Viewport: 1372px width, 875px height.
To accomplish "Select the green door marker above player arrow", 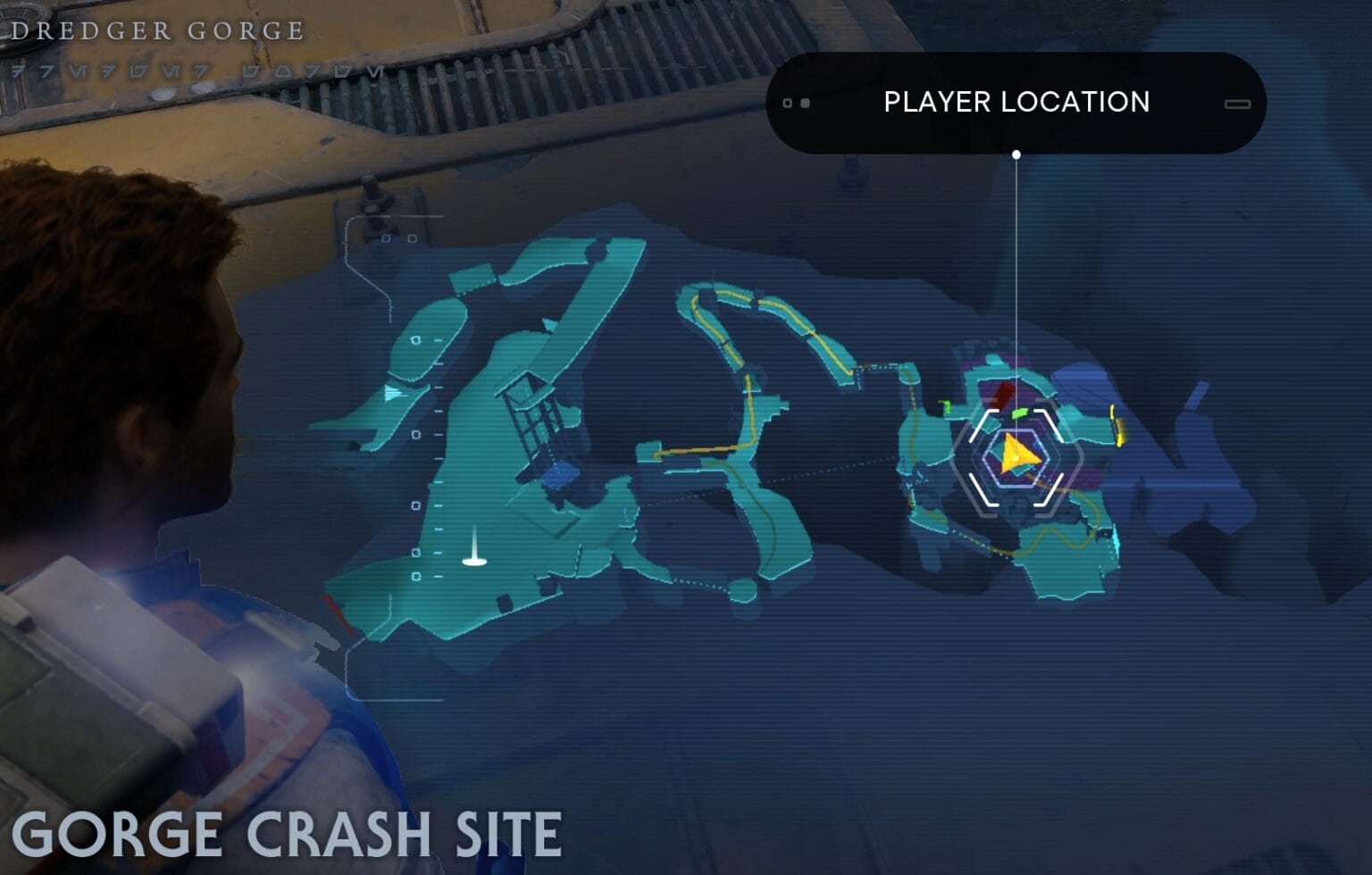I will [x=1020, y=413].
